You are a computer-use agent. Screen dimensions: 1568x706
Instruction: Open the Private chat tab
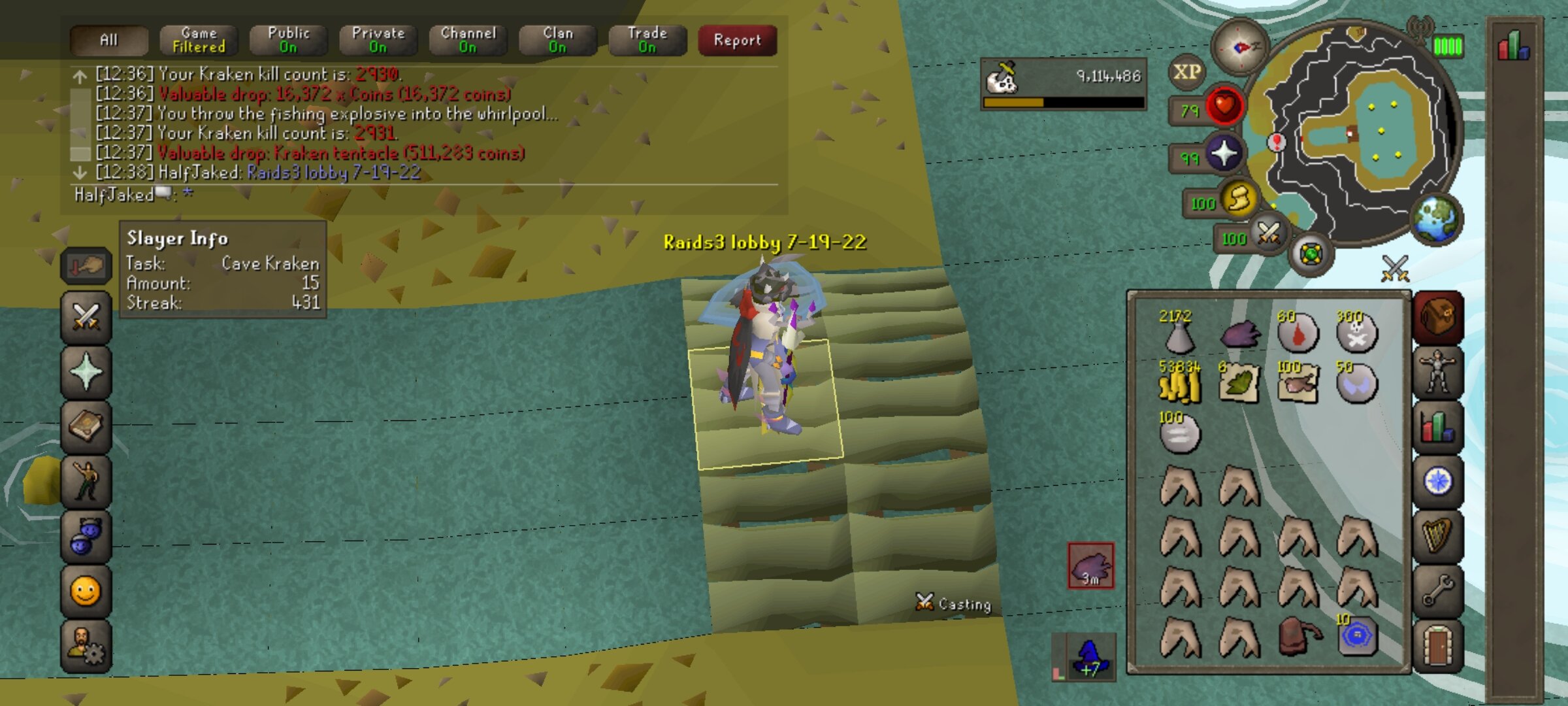[x=378, y=41]
